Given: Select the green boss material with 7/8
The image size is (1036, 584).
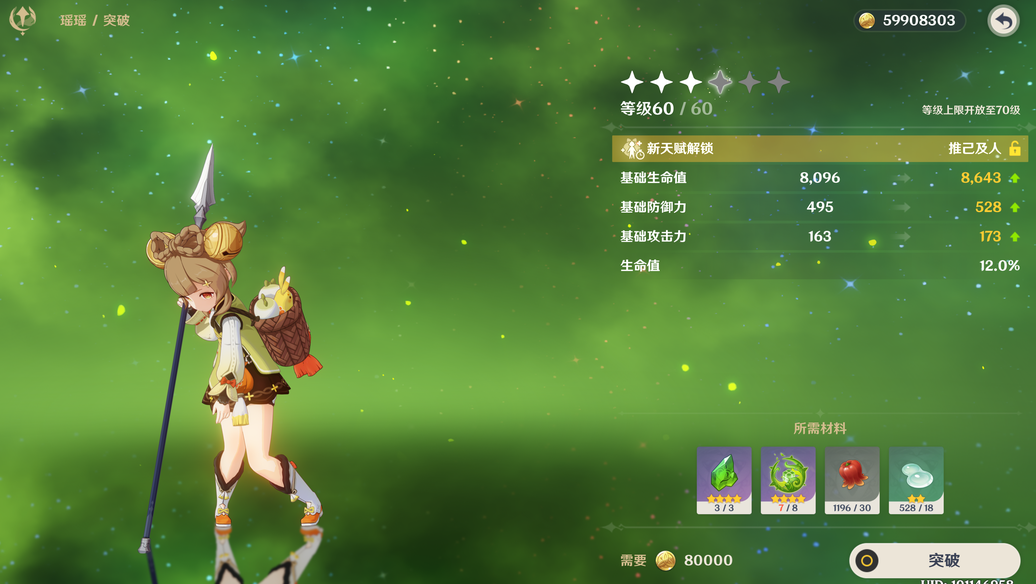Looking at the screenshot, I should point(788,480).
